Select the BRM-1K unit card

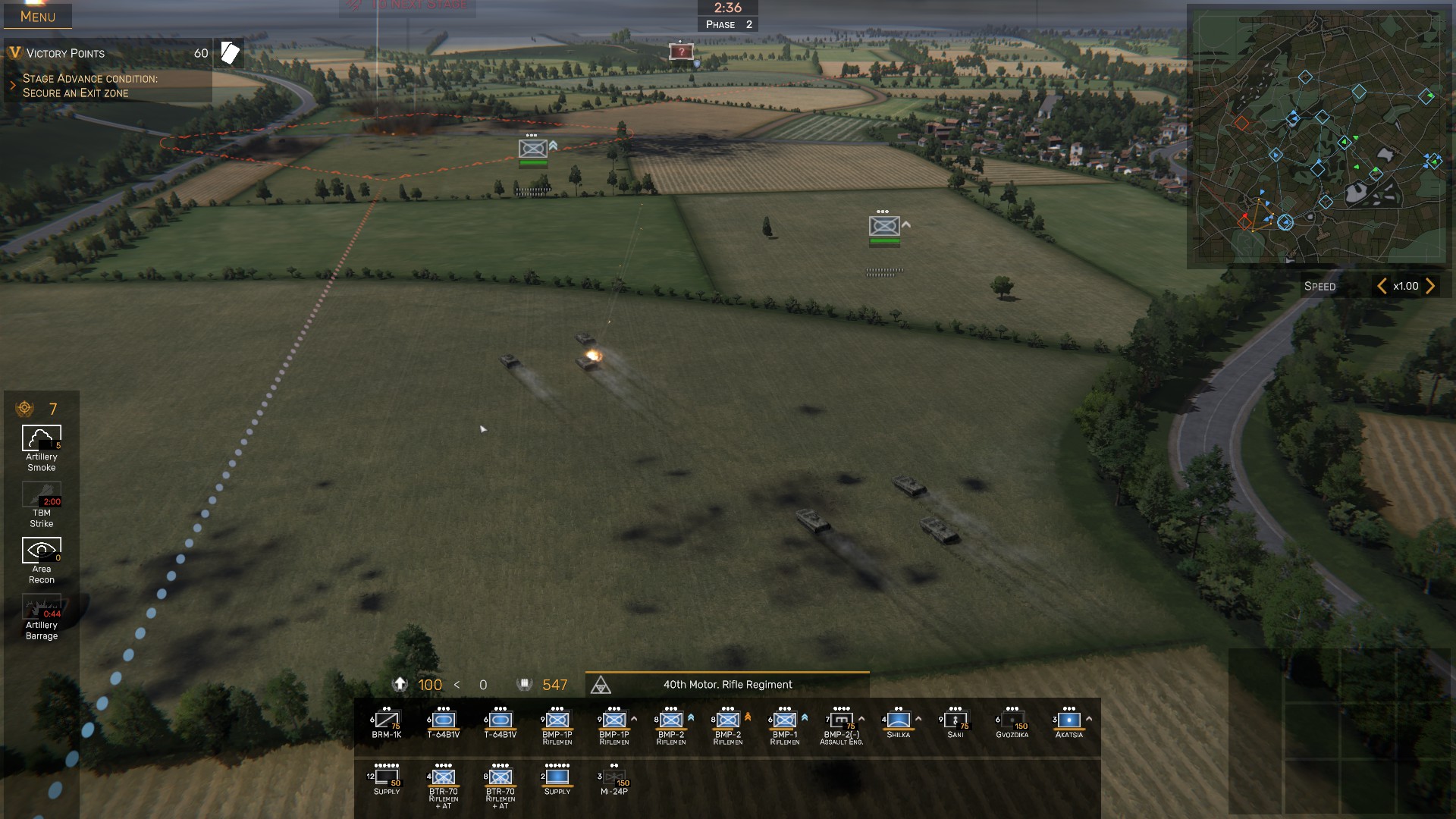[x=387, y=723]
